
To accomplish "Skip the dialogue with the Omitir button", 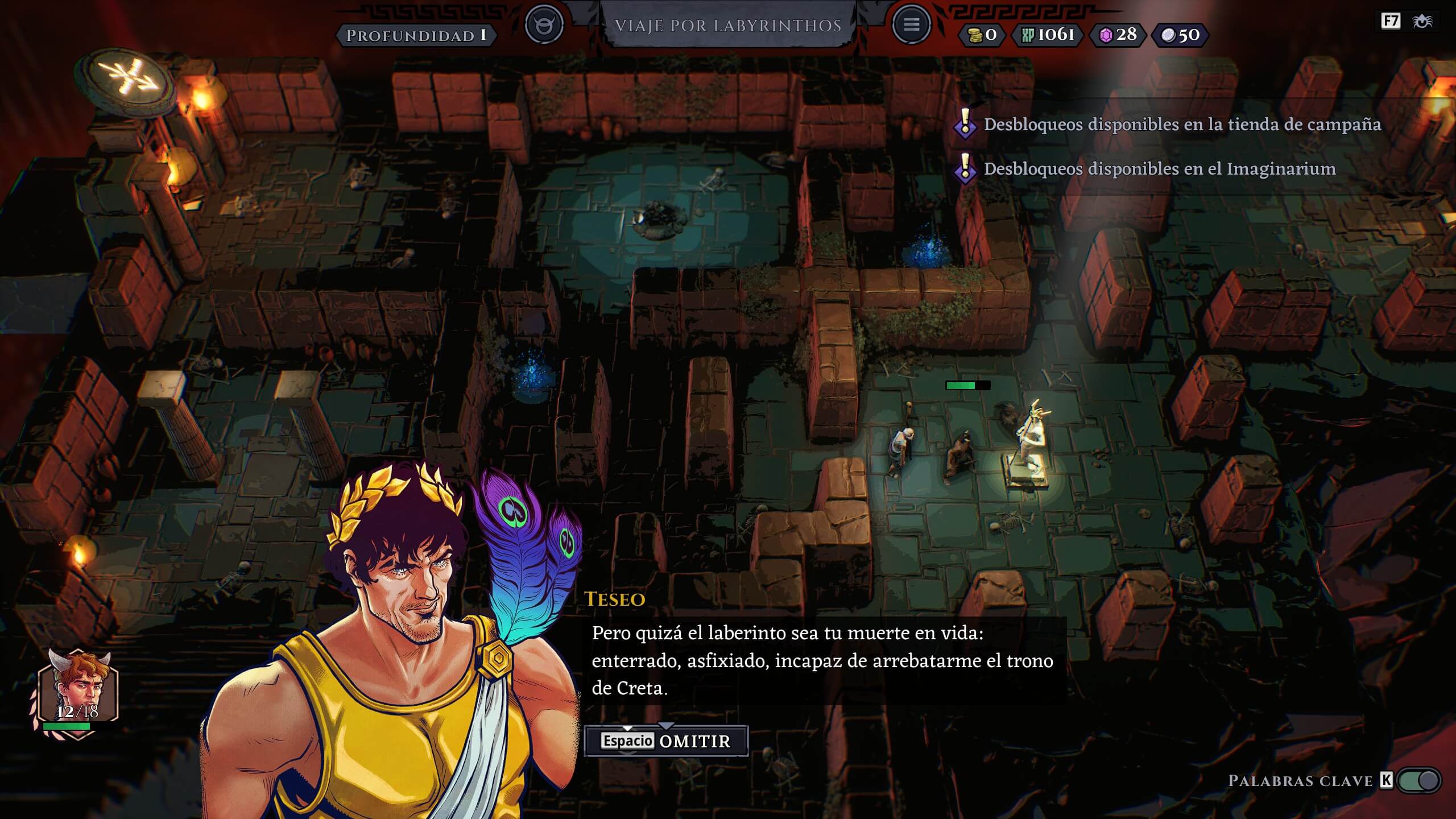I will (666, 741).
